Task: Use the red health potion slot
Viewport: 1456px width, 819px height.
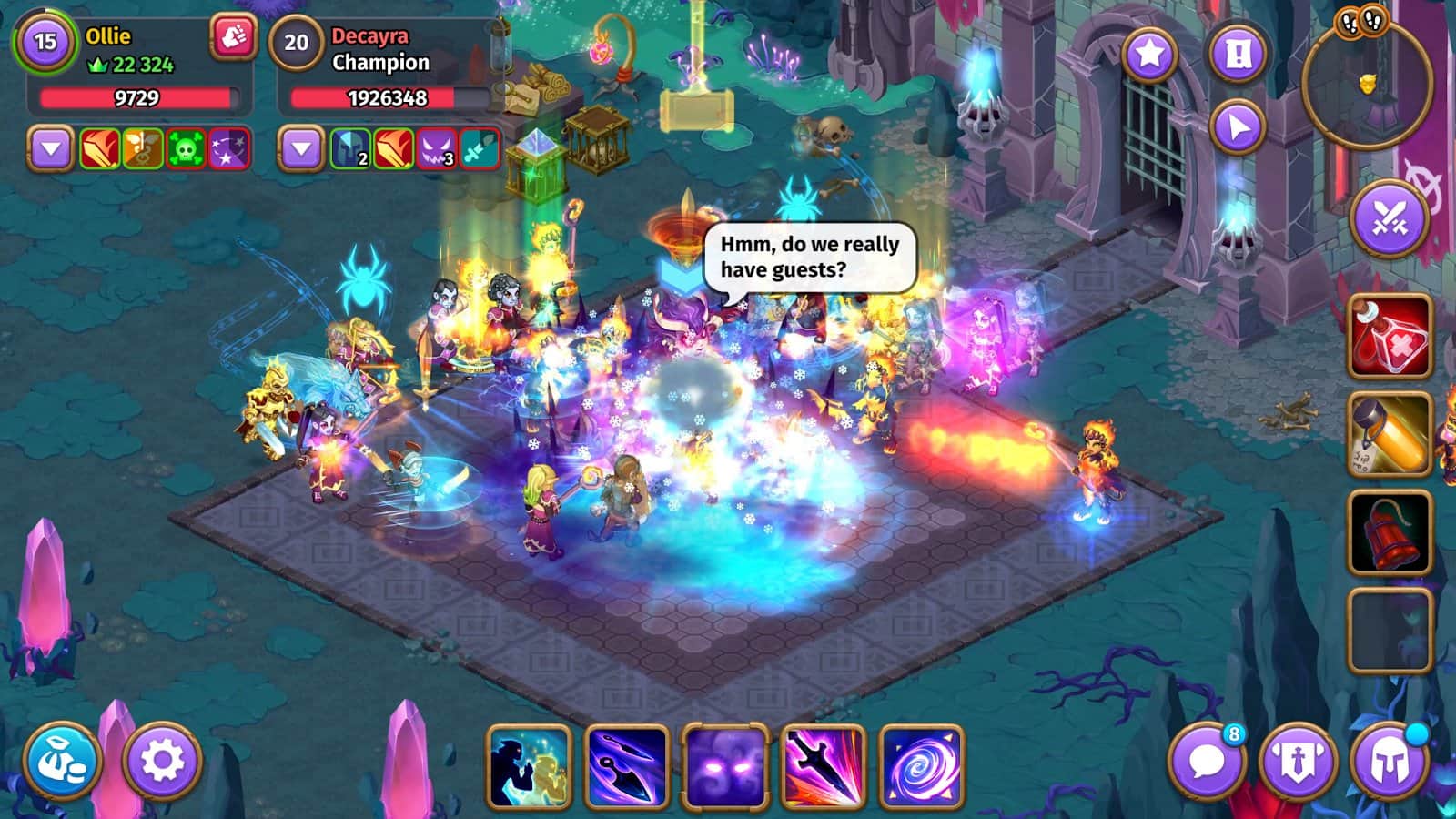Action: point(1390,336)
